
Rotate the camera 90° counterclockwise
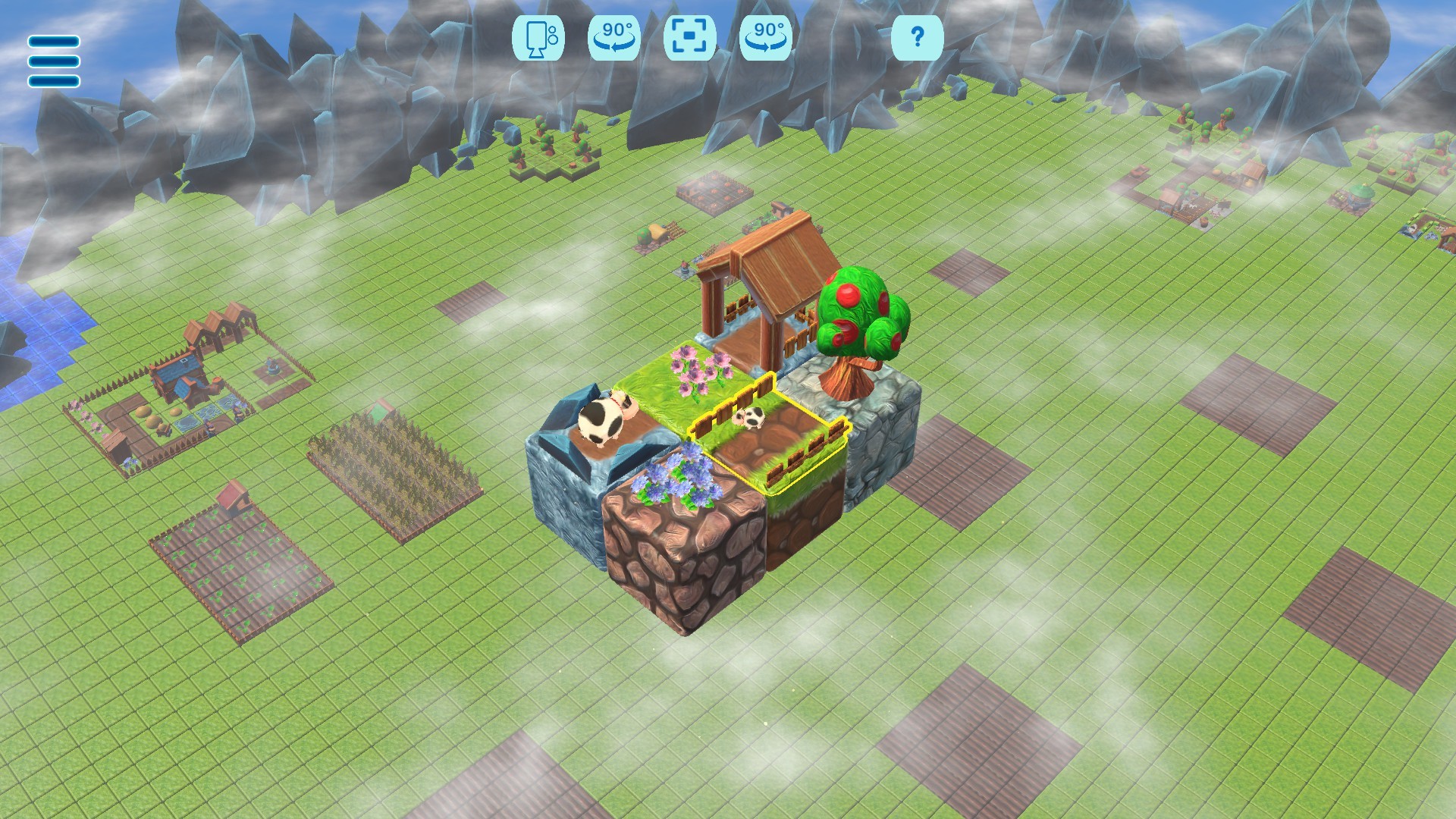pyautogui.click(x=617, y=39)
